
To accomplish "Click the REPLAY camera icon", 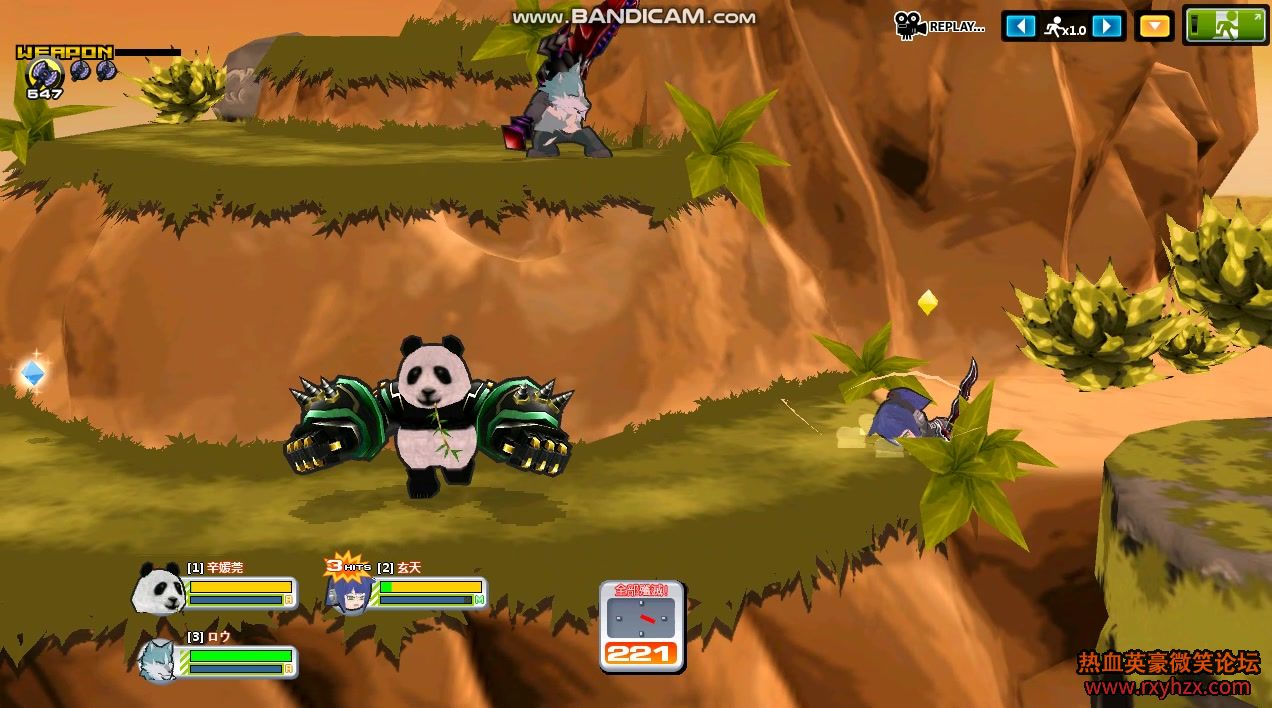I will [909, 25].
